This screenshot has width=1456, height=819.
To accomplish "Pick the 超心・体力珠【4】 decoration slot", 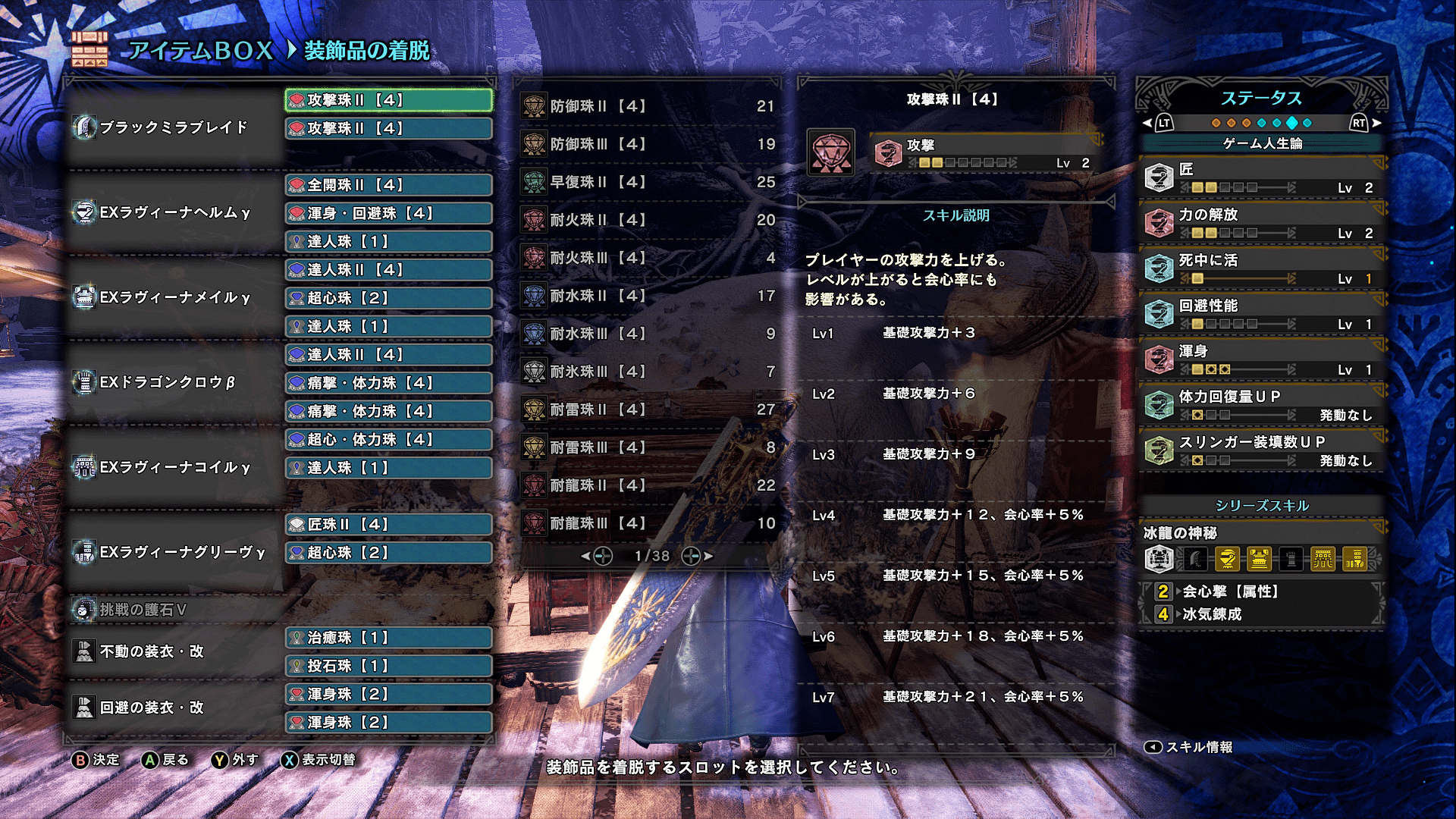I will (x=388, y=440).
